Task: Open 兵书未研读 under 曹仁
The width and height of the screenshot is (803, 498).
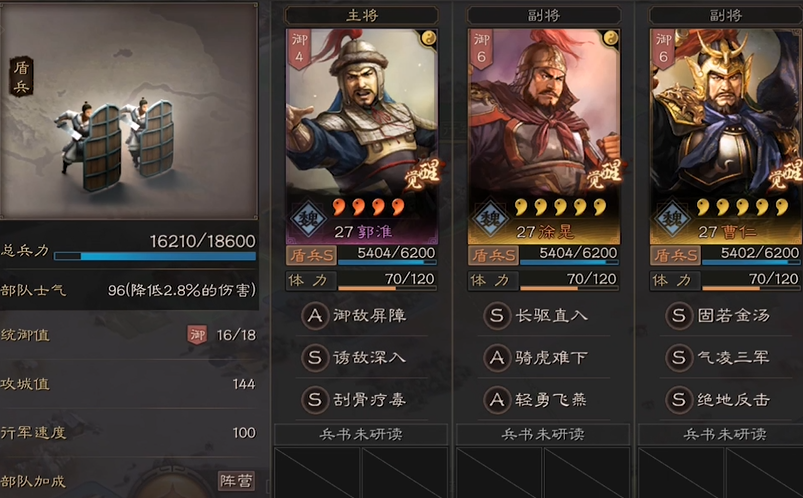Action: point(725,435)
